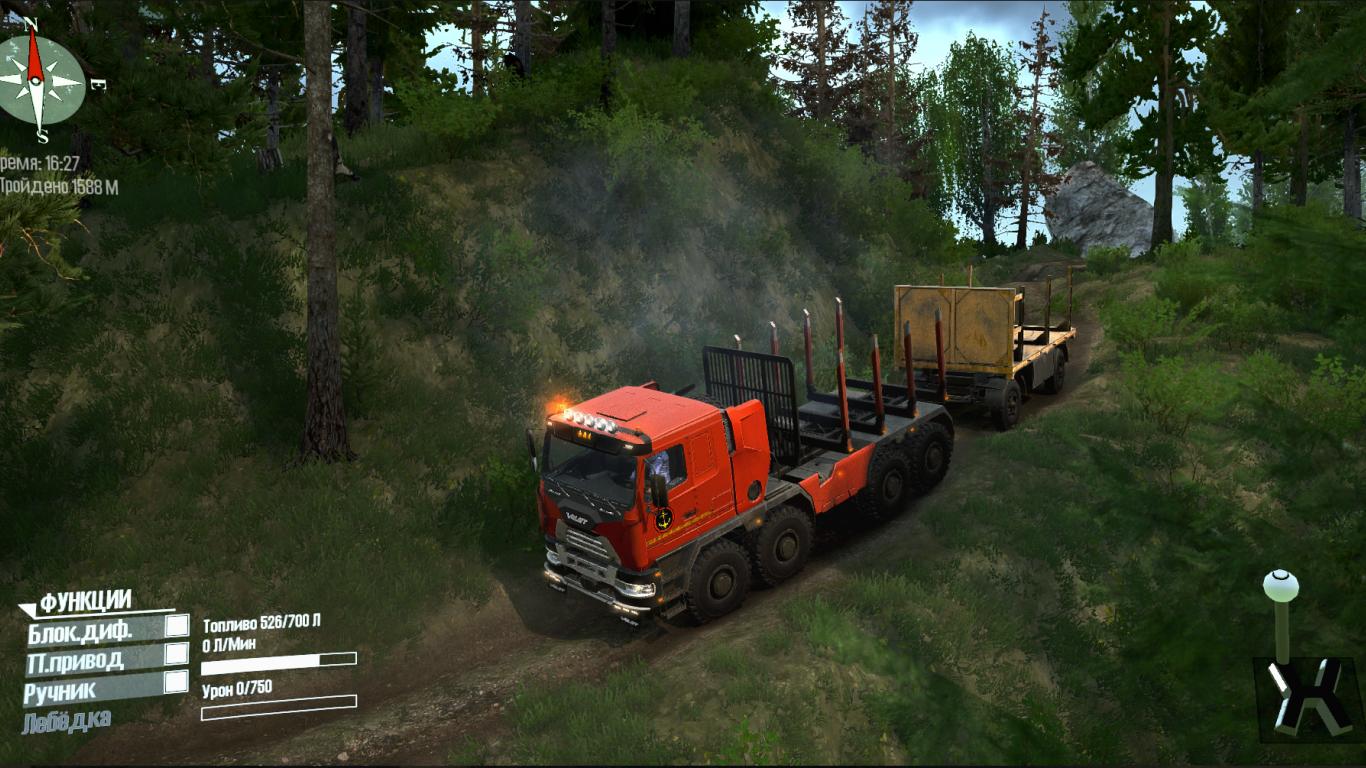The image size is (1366, 768).
Task: Open the ФУНКЦИИ panel header
Action: pyautogui.click(x=85, y=601)
